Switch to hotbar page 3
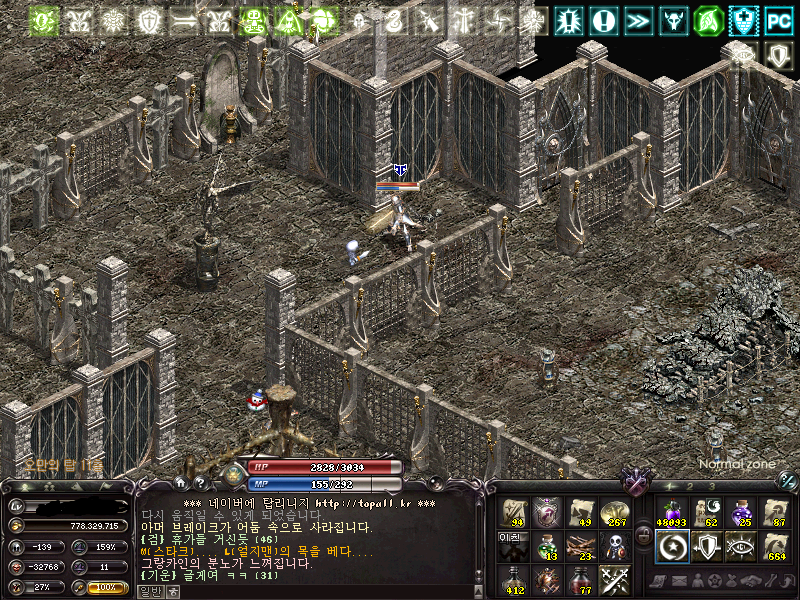This screenshot has width=800, height=600. (711, 485)
